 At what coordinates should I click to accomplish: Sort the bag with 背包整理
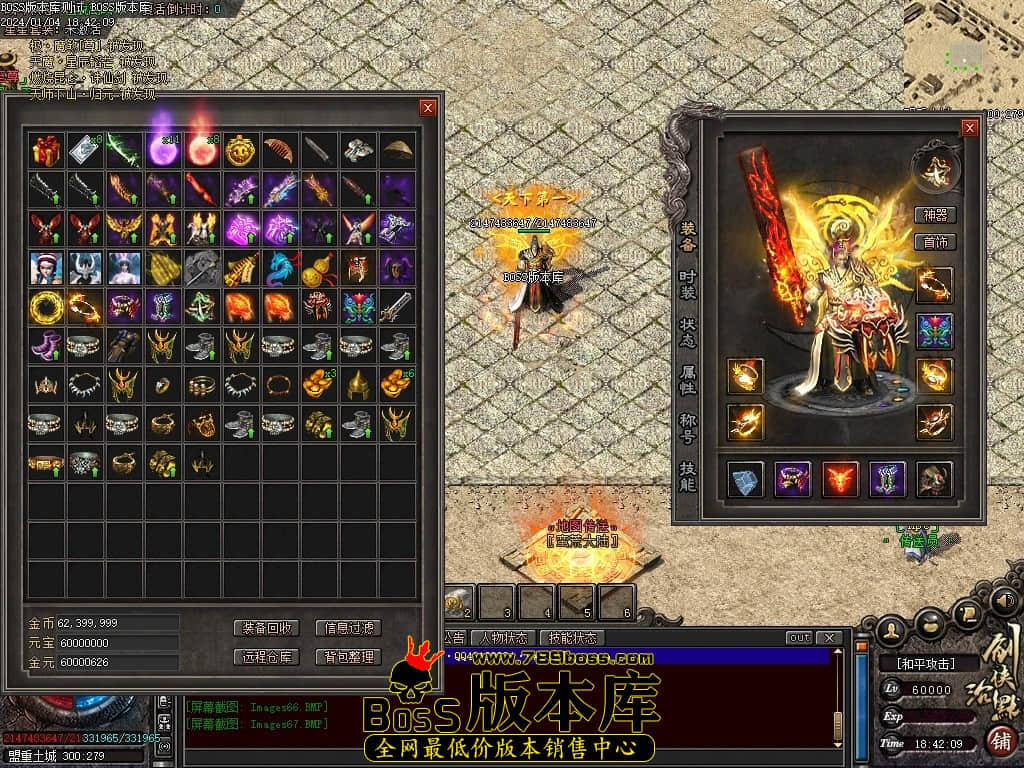(348, 657)
